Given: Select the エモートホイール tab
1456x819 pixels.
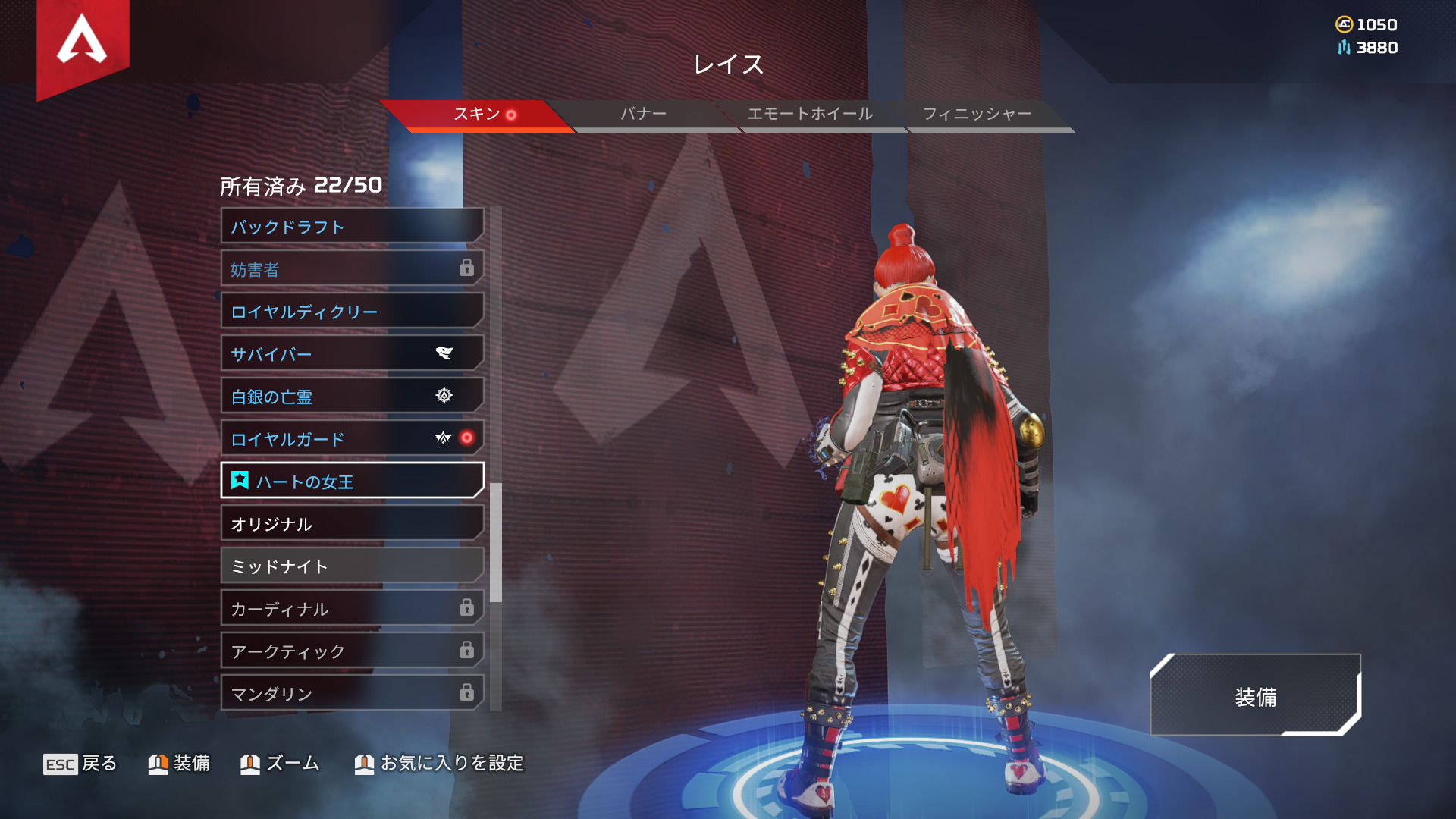Looking at the screenshot, I should 810,115.
